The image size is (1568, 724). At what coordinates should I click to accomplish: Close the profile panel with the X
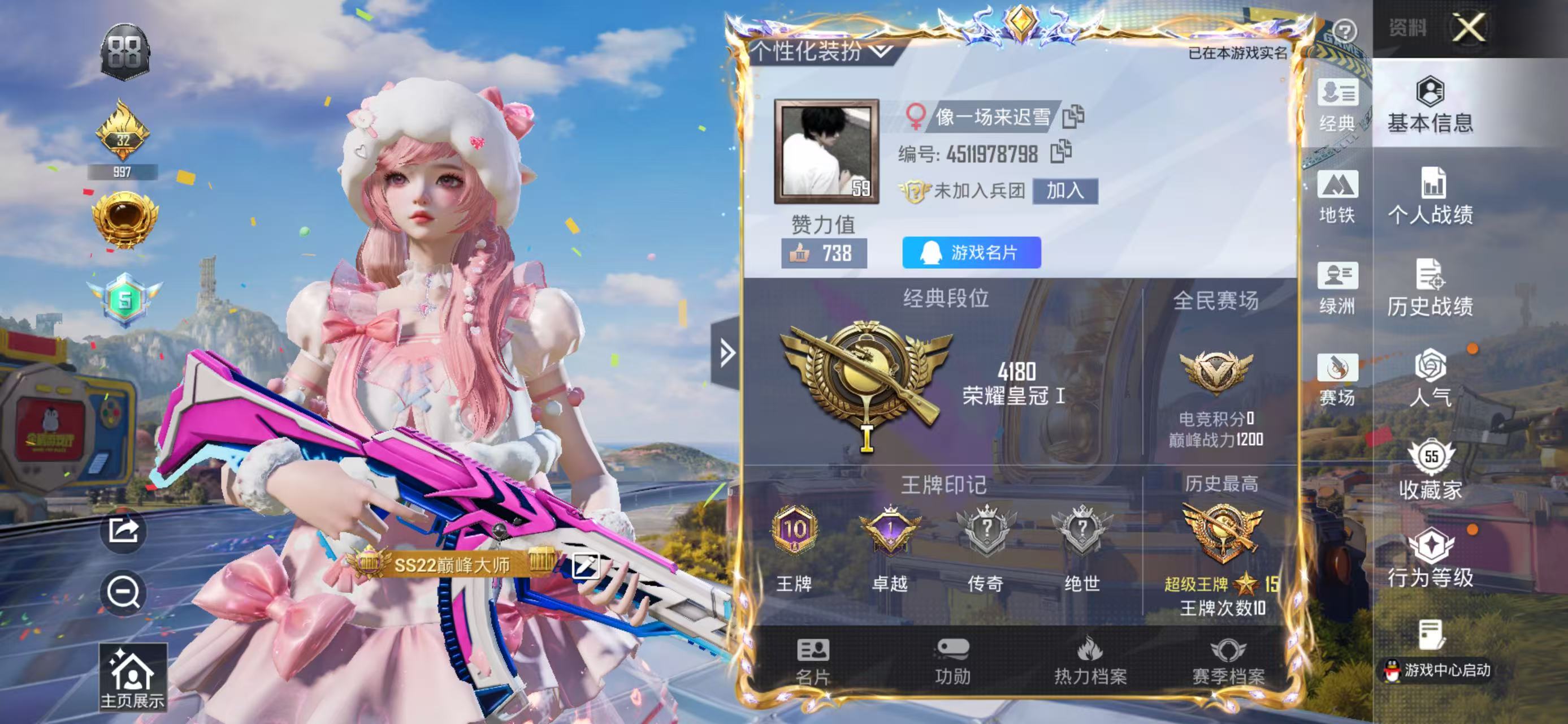pyautogui.click(x=1468, y=28)
